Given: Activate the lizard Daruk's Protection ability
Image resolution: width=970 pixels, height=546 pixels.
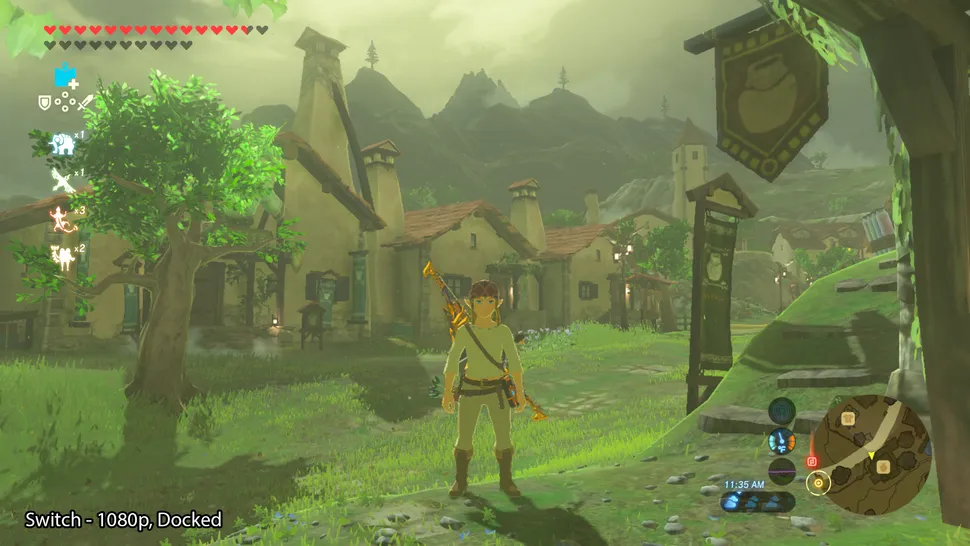Looking at the screenshot, I should (62, 219).
